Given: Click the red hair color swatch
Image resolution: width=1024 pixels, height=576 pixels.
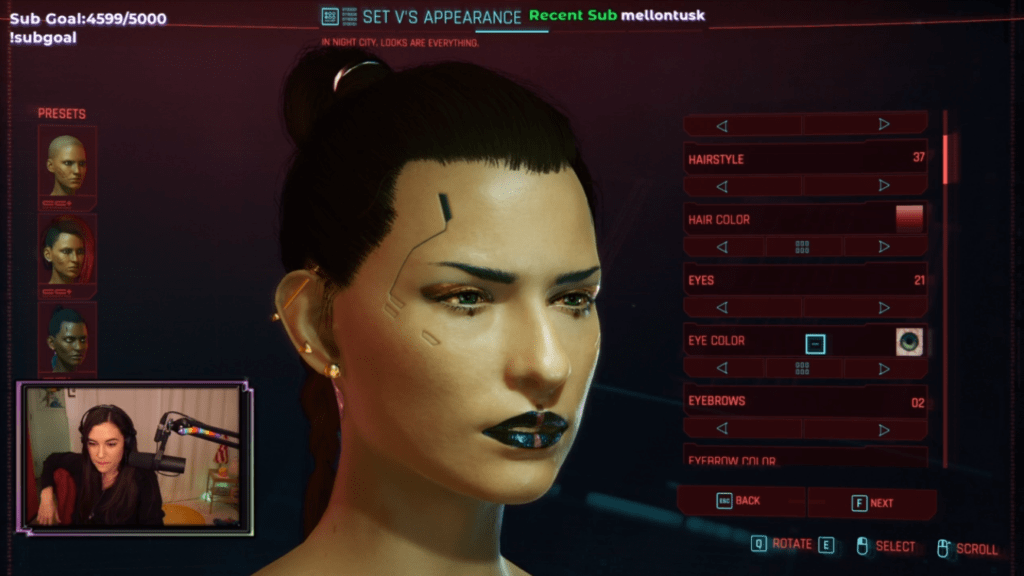Looking at the screenshot, I should pyautogui.click(x=909, y=219).
